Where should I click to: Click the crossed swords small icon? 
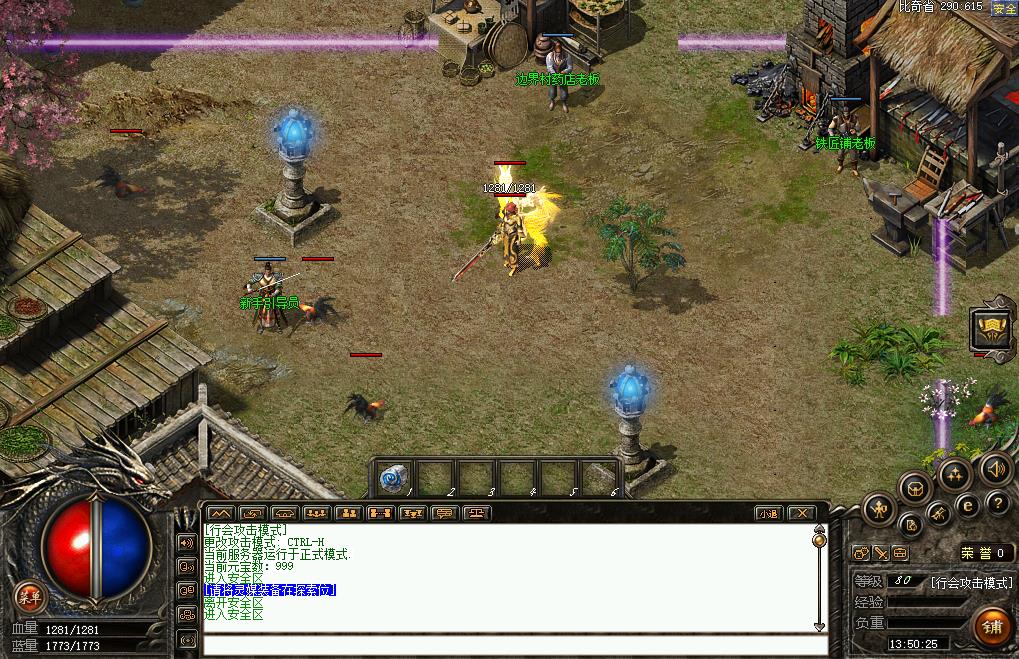pyautogui.click(x=881, y=552)
